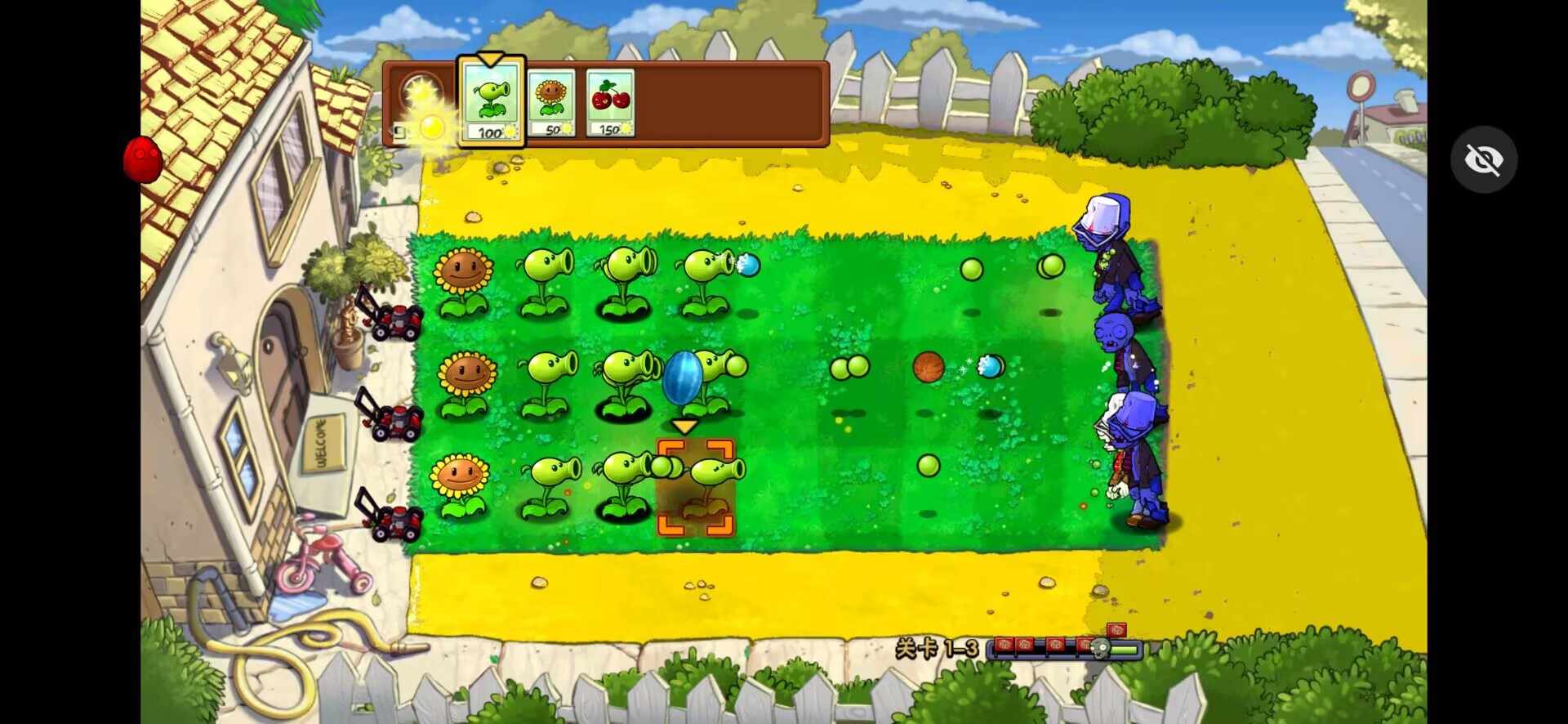
Task: Collect the falling sun near the seed bank
Action: pos(433,127)
